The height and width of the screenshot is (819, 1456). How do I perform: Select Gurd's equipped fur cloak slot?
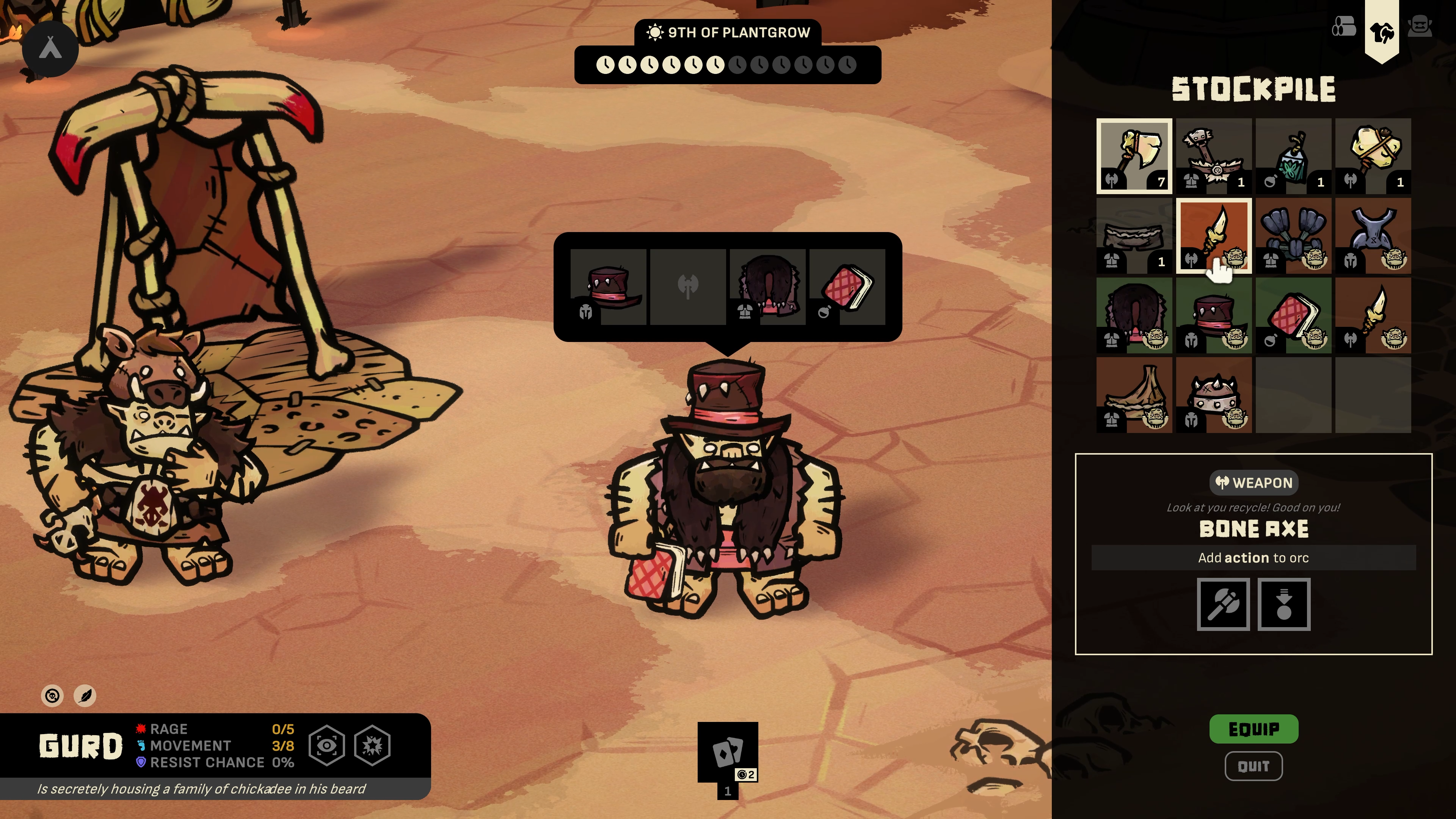point(767,287)
